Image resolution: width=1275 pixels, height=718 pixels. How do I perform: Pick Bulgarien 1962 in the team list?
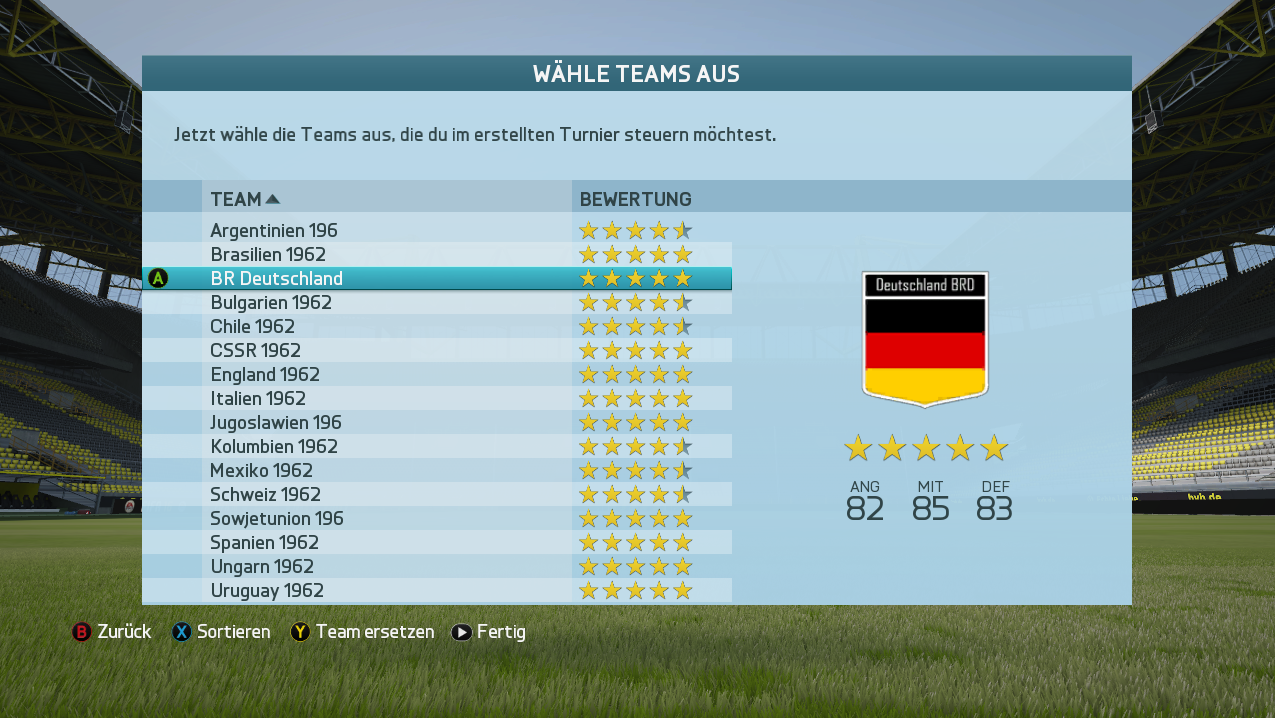(271, 303)
